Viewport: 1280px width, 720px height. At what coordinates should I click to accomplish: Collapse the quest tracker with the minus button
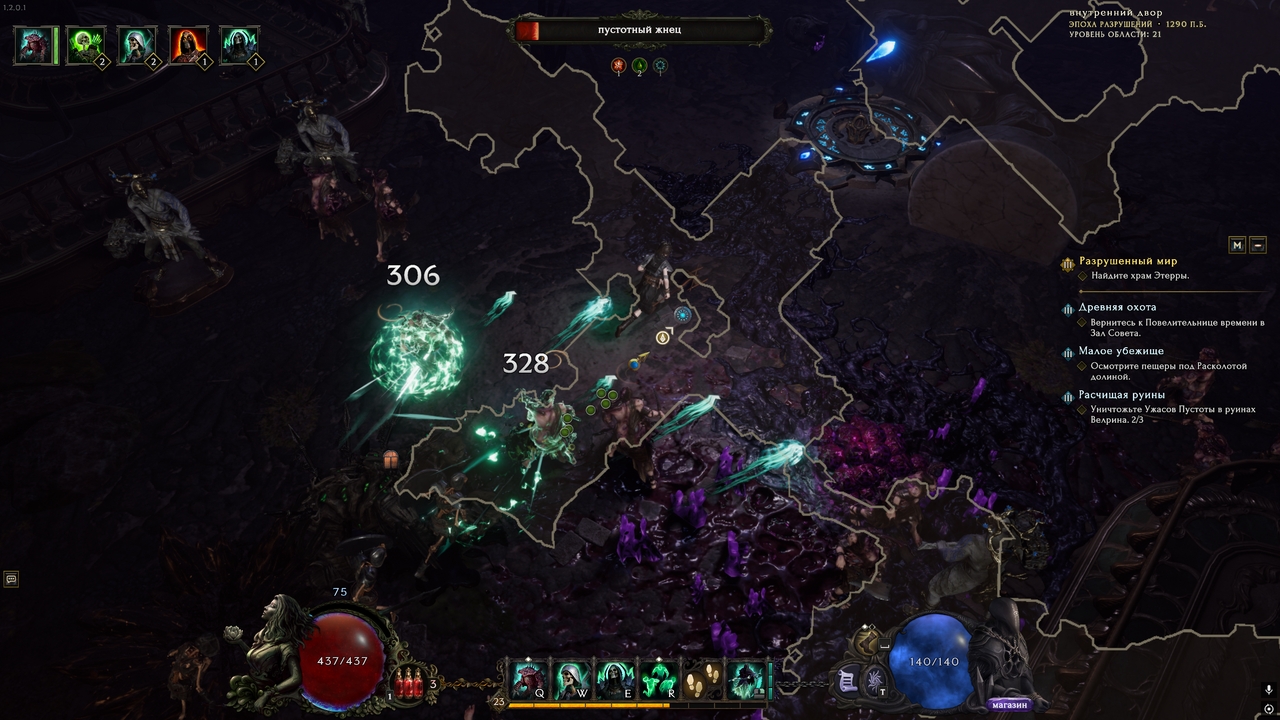1258,243
